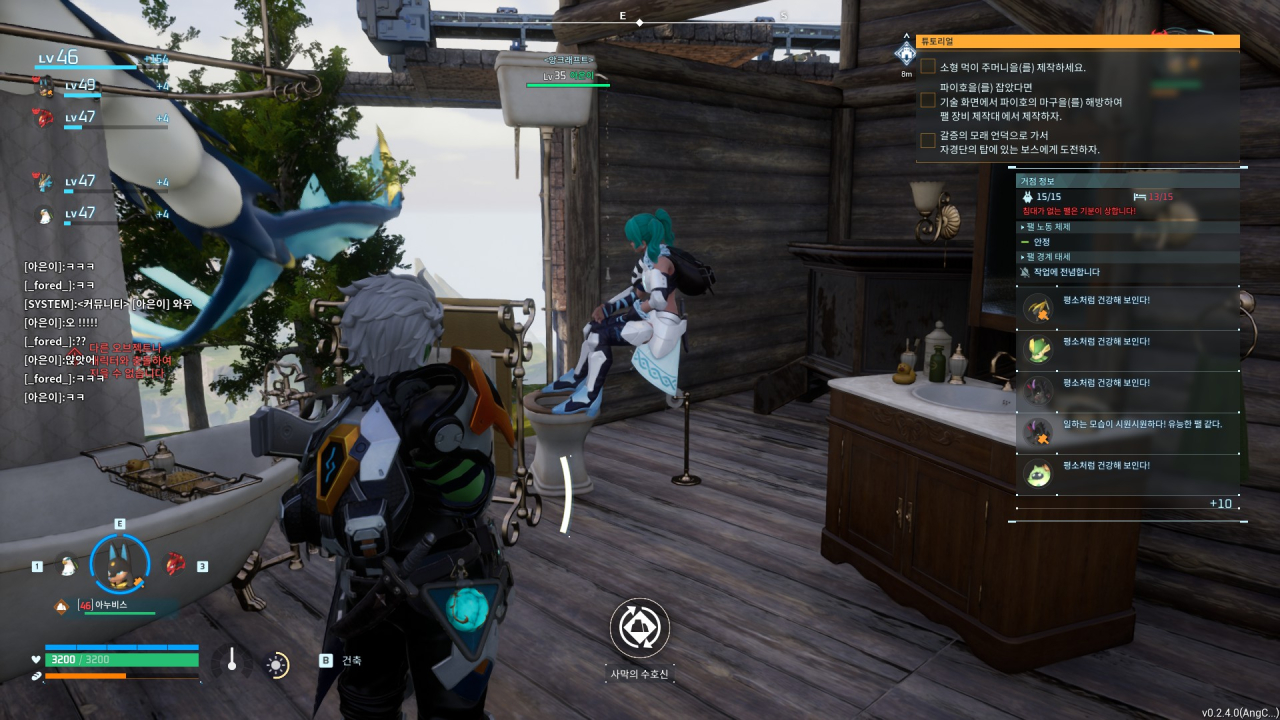Click the compass bar's E heading

622,16
